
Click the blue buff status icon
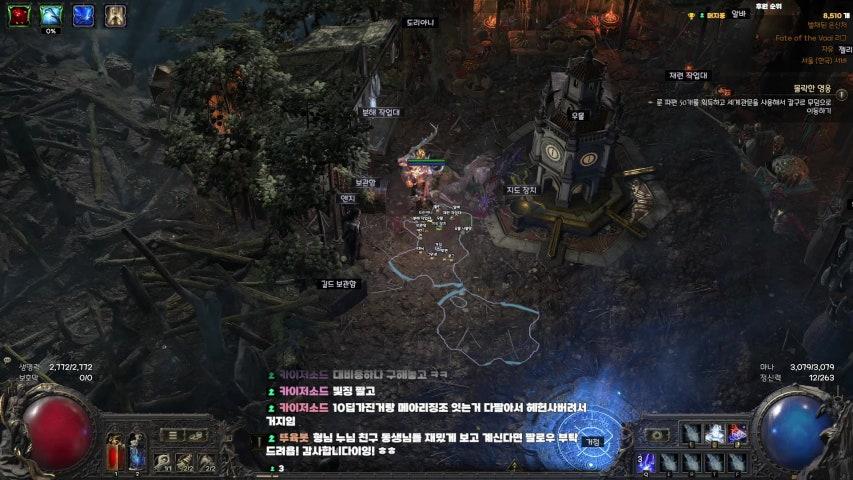(82, 14)
